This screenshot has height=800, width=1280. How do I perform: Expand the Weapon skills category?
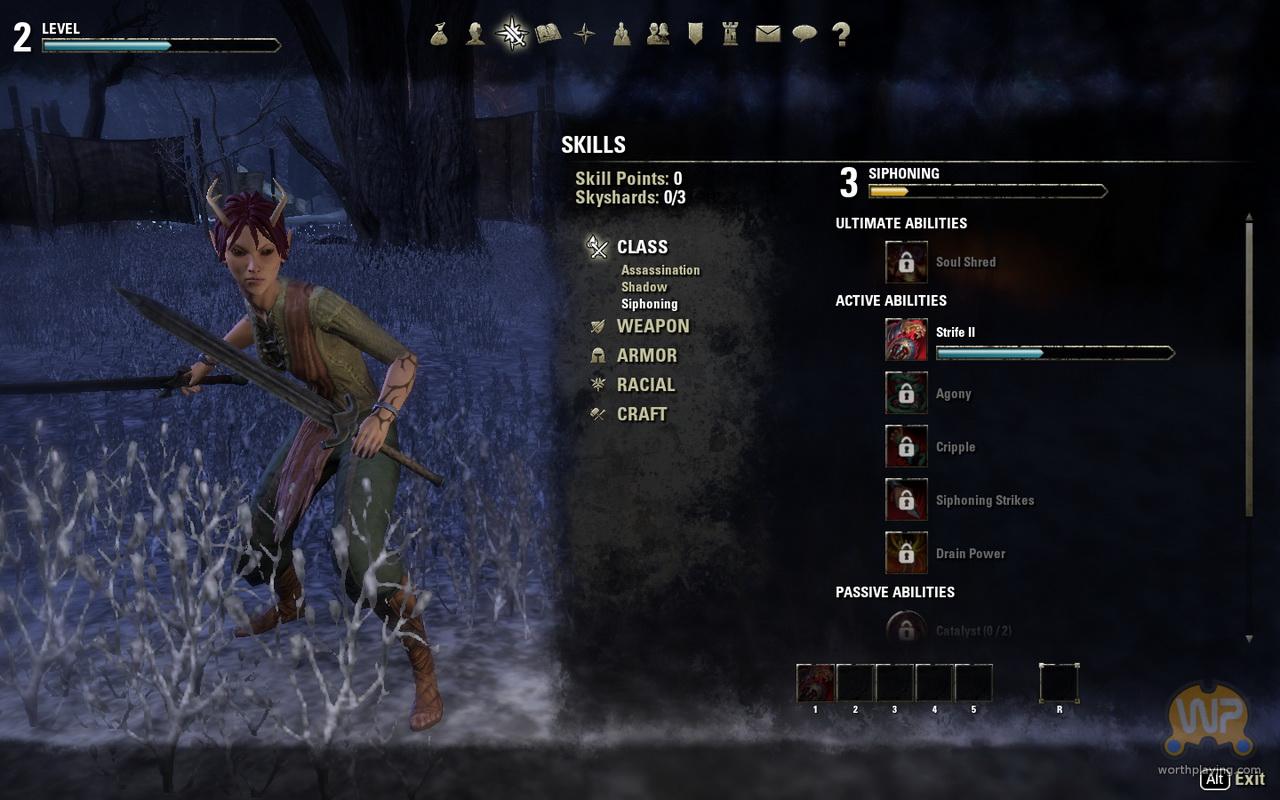tap(652, 326)
